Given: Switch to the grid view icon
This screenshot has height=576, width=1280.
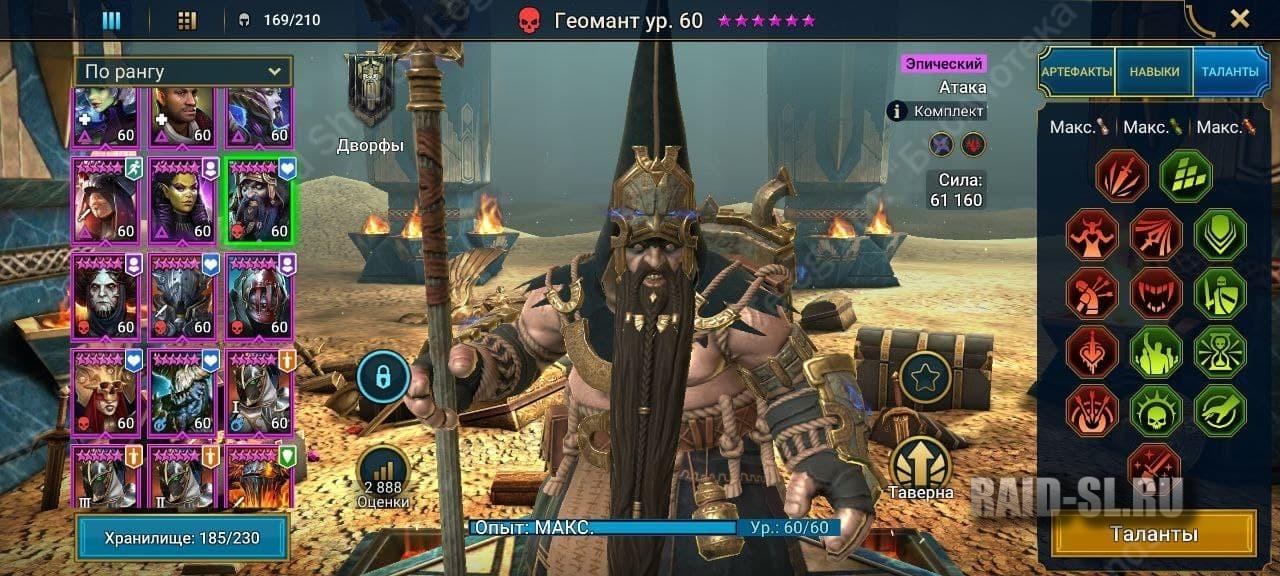Looking at the screenshot, I should click(x=187, y=20).
